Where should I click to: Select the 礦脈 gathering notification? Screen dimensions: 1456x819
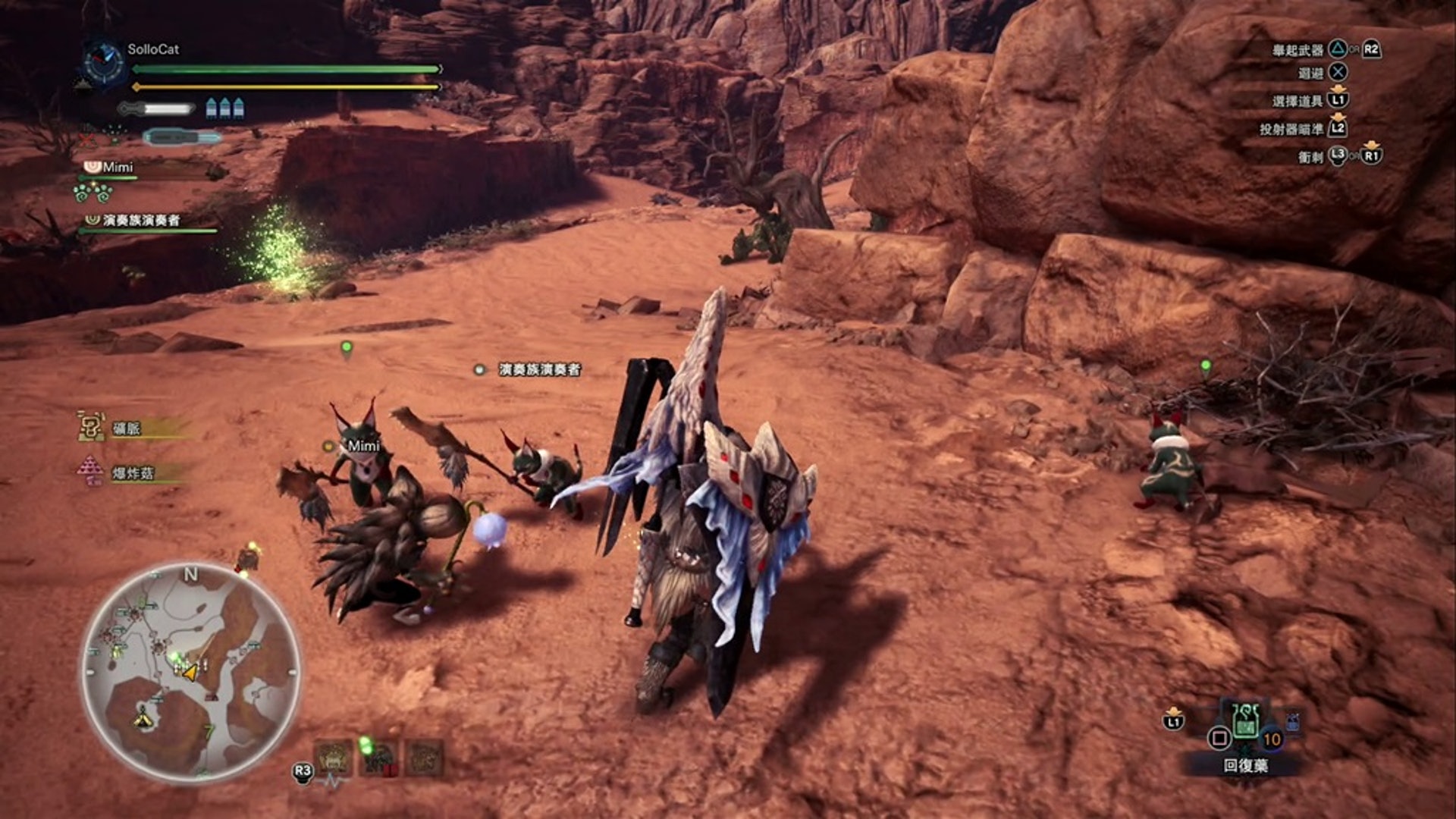[126, 428]
